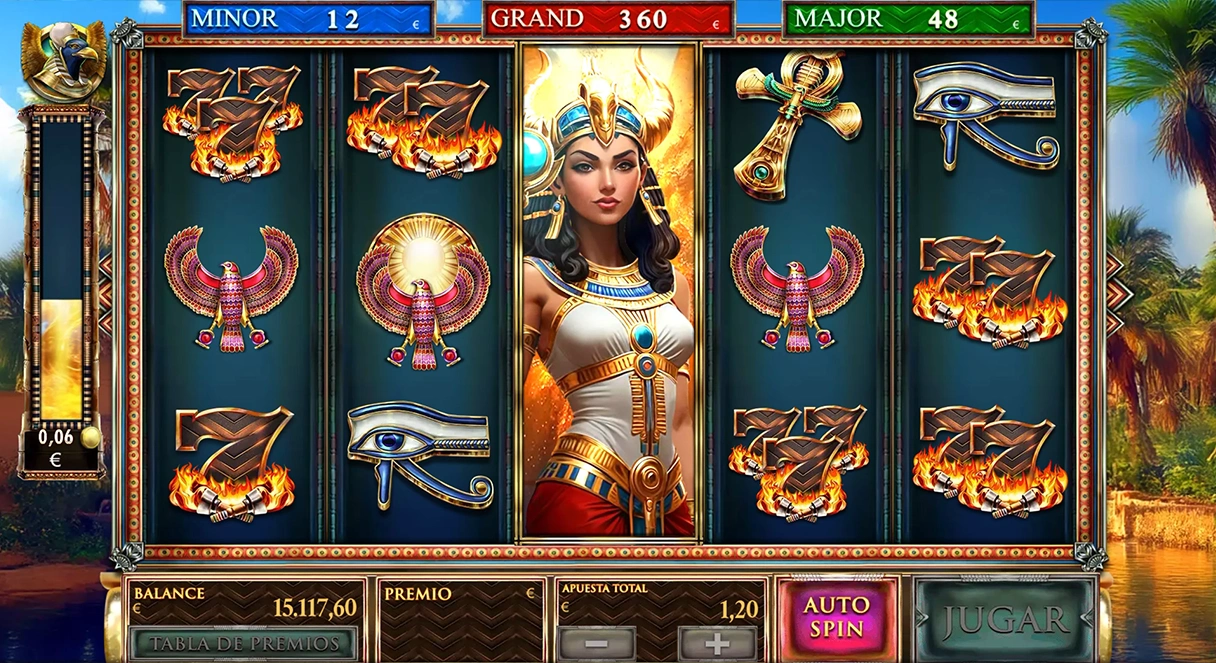The image size is (1216, 663).
Task: Open the Tabla de Premios paytable
Action: [243, 643]
